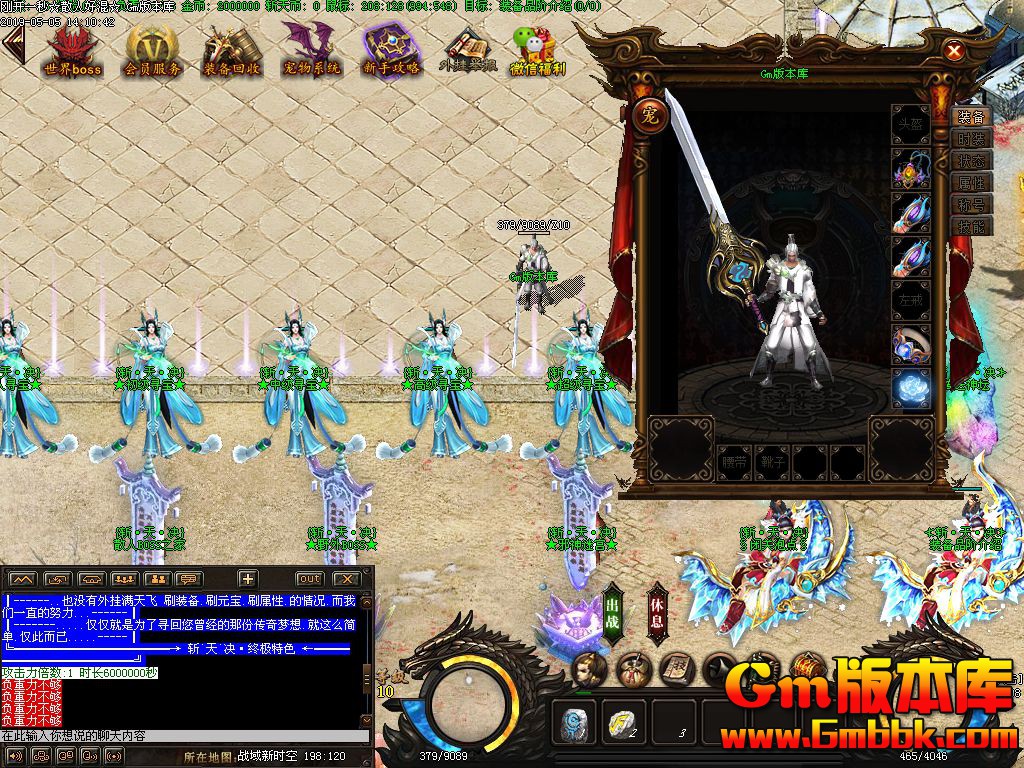Select the equipped necklace slot

coord(910,169)
